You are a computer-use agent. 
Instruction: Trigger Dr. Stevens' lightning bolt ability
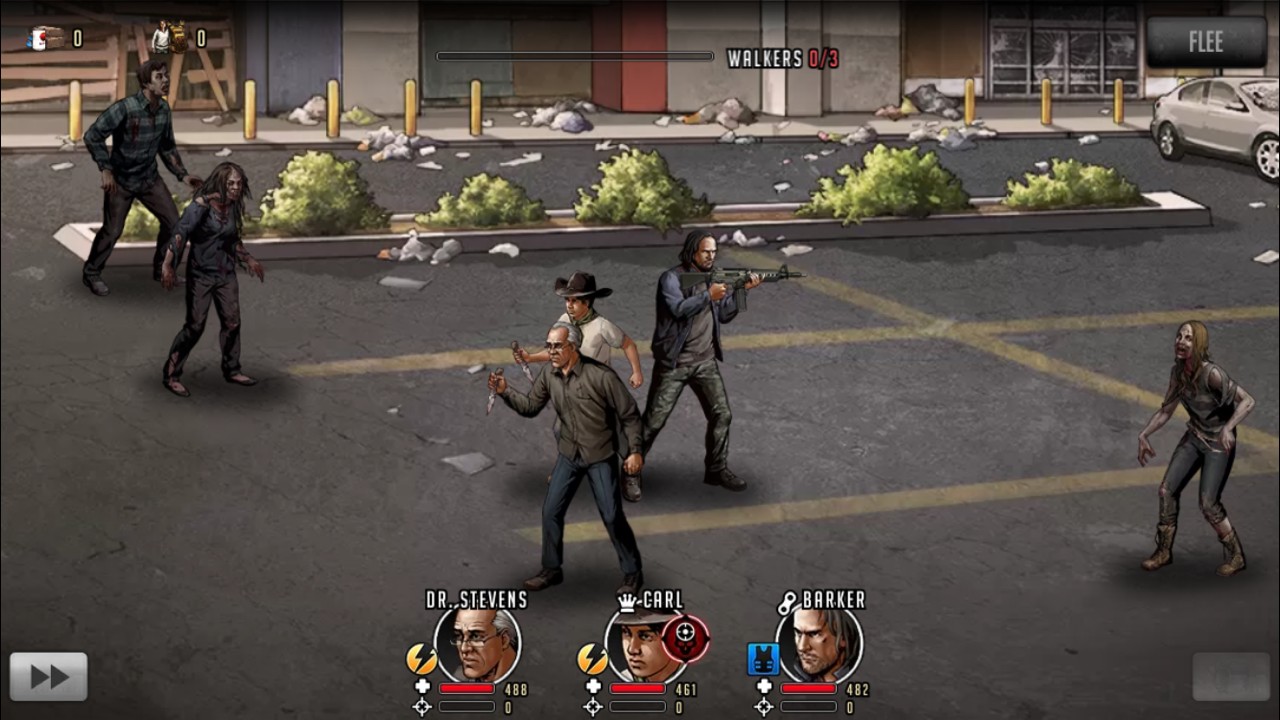point(421,658)
